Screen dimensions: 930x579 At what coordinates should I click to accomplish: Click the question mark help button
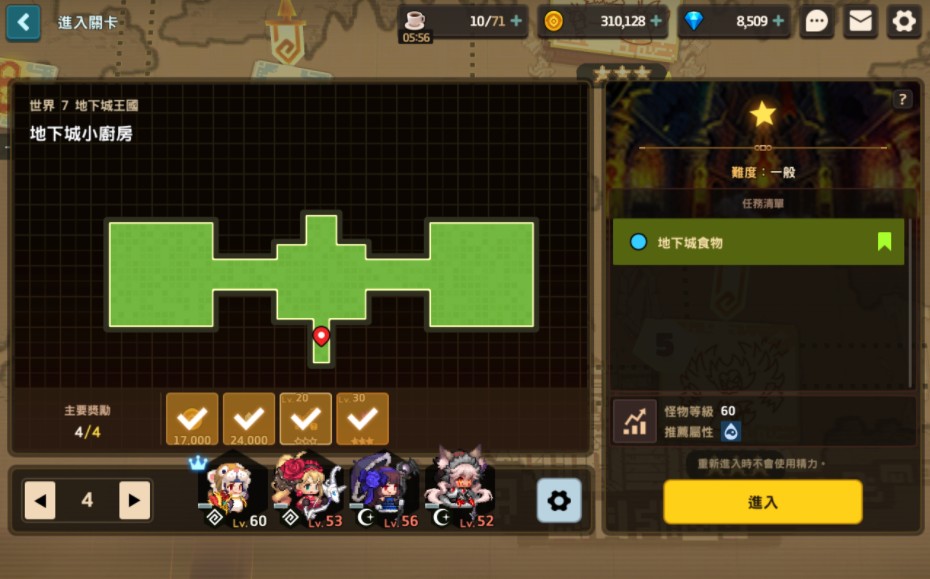pyautogui.click(x=902, y=99)
